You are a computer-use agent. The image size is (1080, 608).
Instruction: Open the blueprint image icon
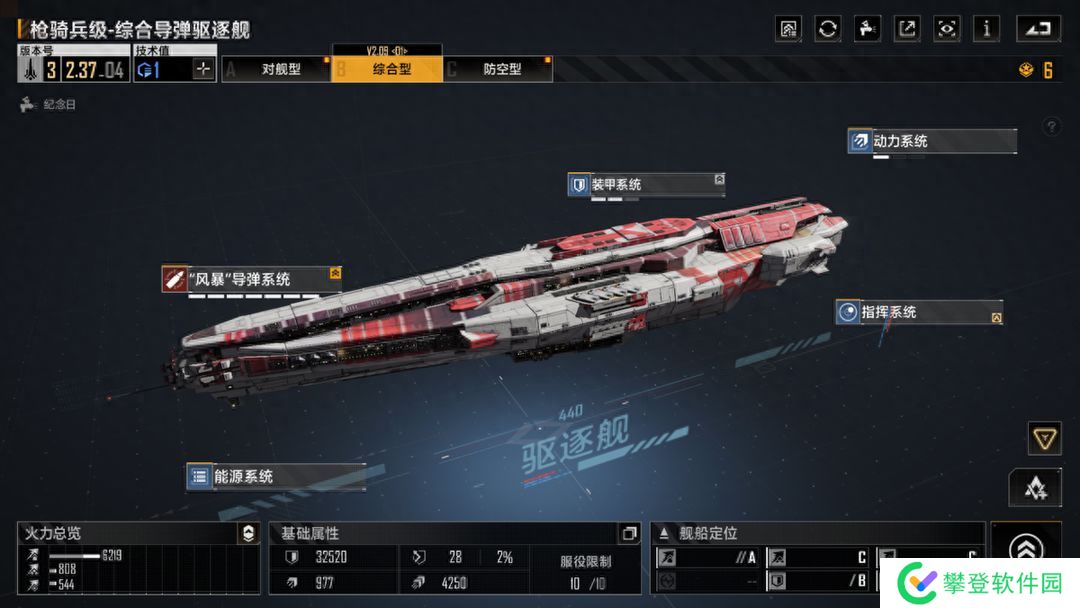coord(788,28)
